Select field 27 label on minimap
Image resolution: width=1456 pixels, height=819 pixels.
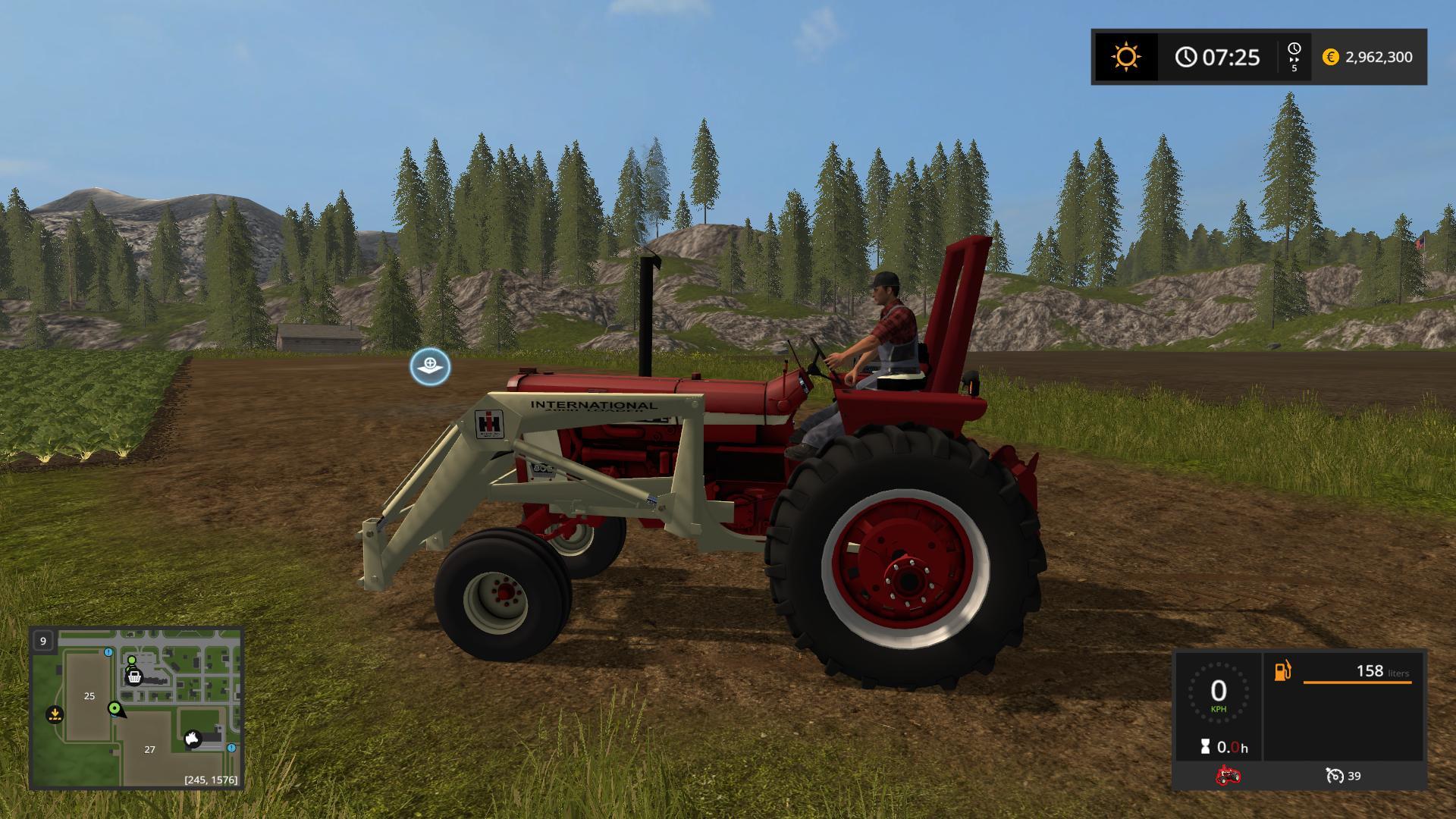(149, 749)
